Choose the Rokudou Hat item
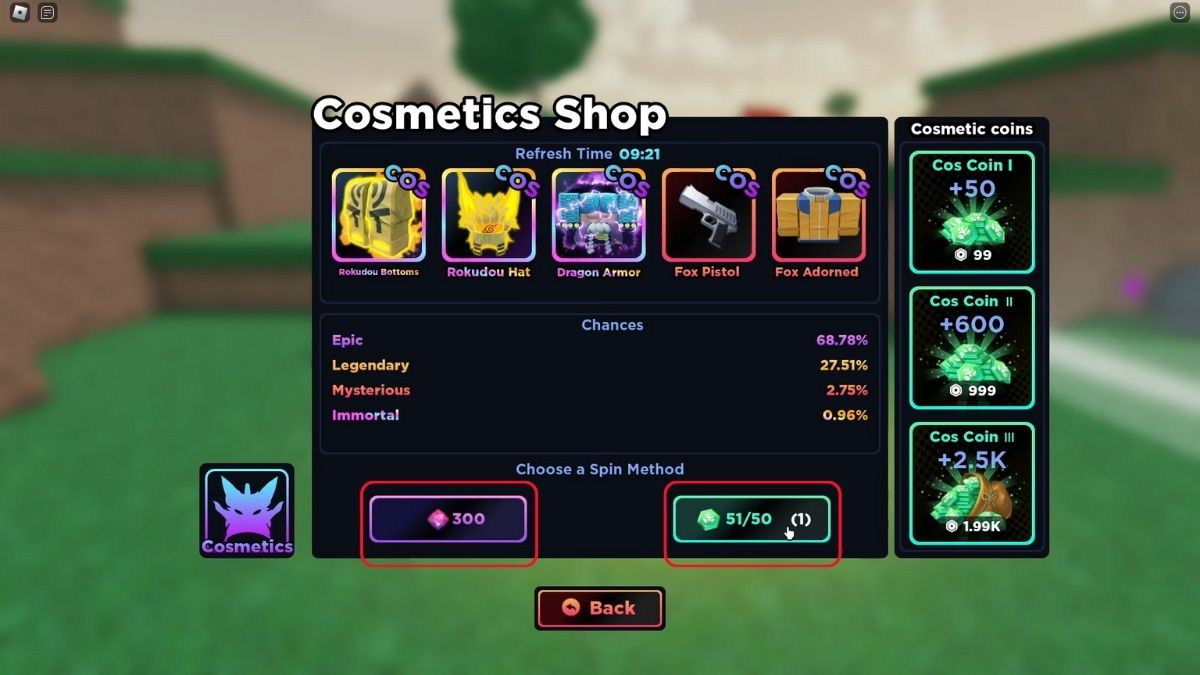Screen dimensions: 1200x675 (x=488, y=216)
